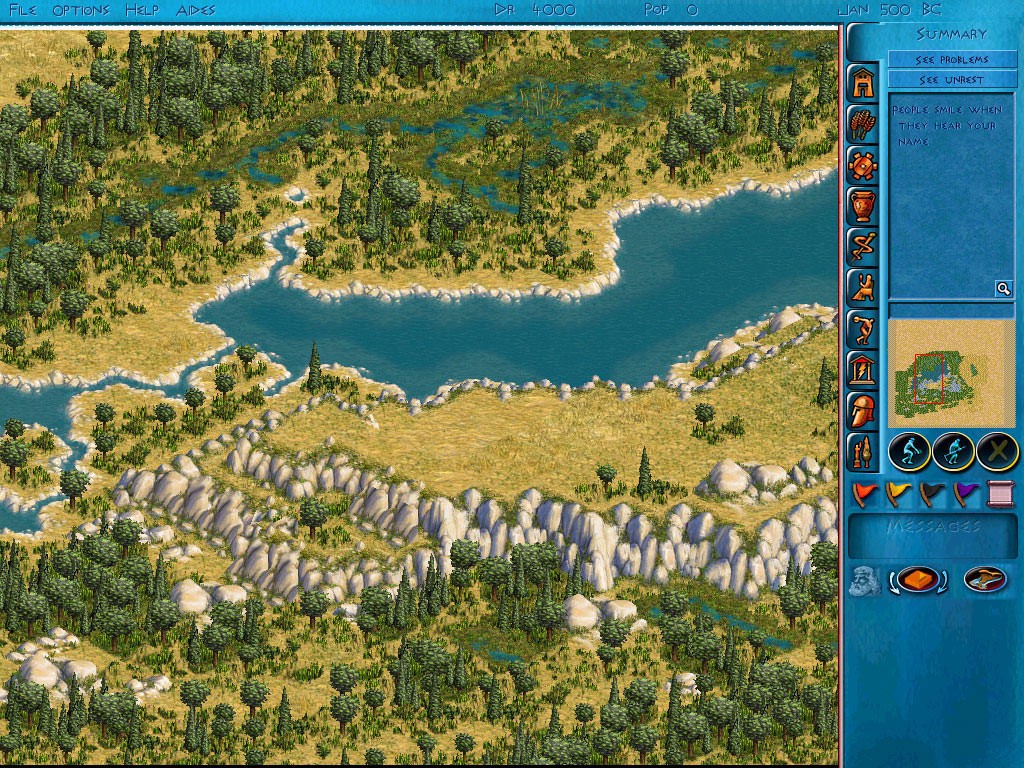Select the house-icon housing tab
The height and width of the screenshot is (768, 1024).
tap(863, 84)
